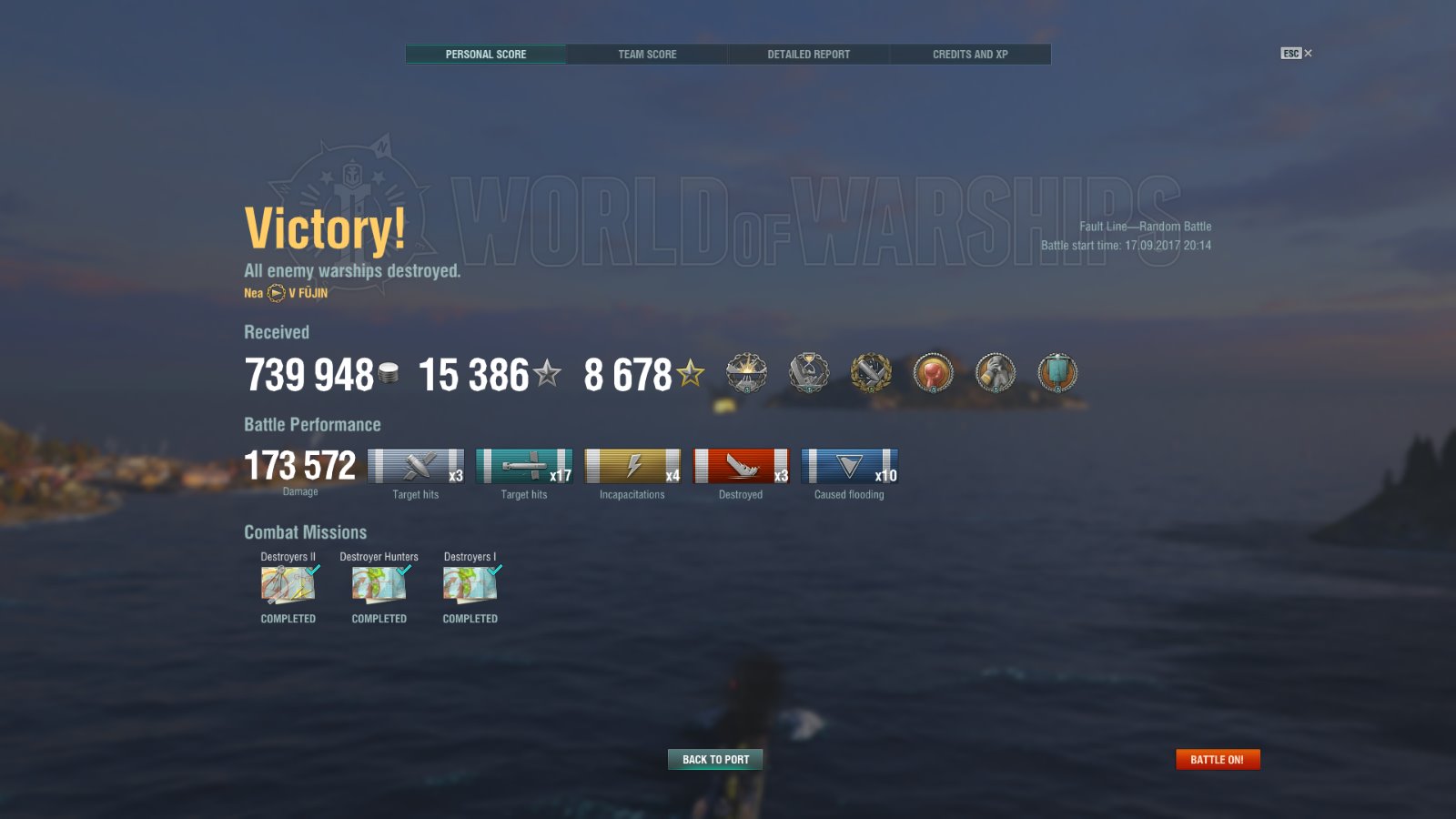The width and height of the screenshot is (1456, 819).
Task: Select the main battery Target hits ribbon
Action: point(416,466)
